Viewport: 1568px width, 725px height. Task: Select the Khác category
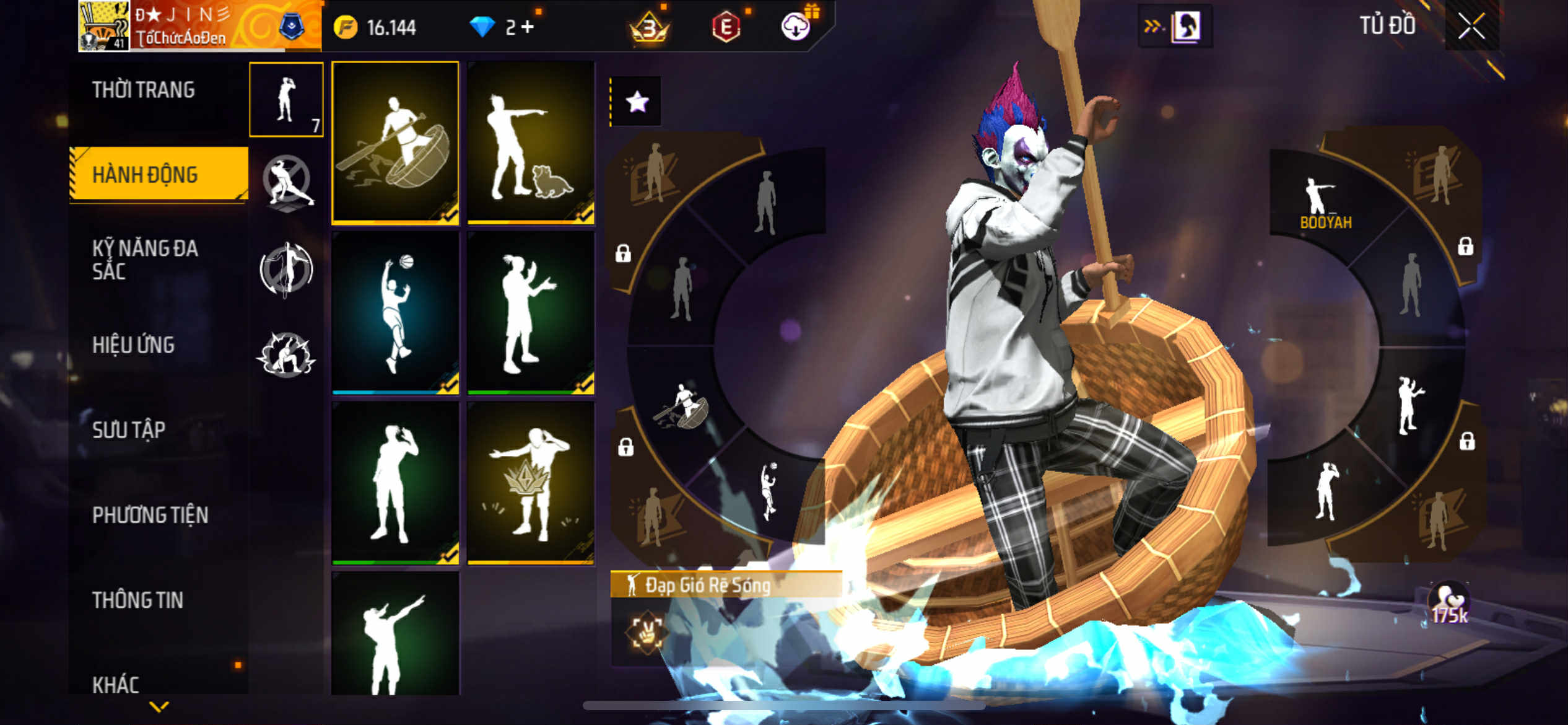(116, 684)
